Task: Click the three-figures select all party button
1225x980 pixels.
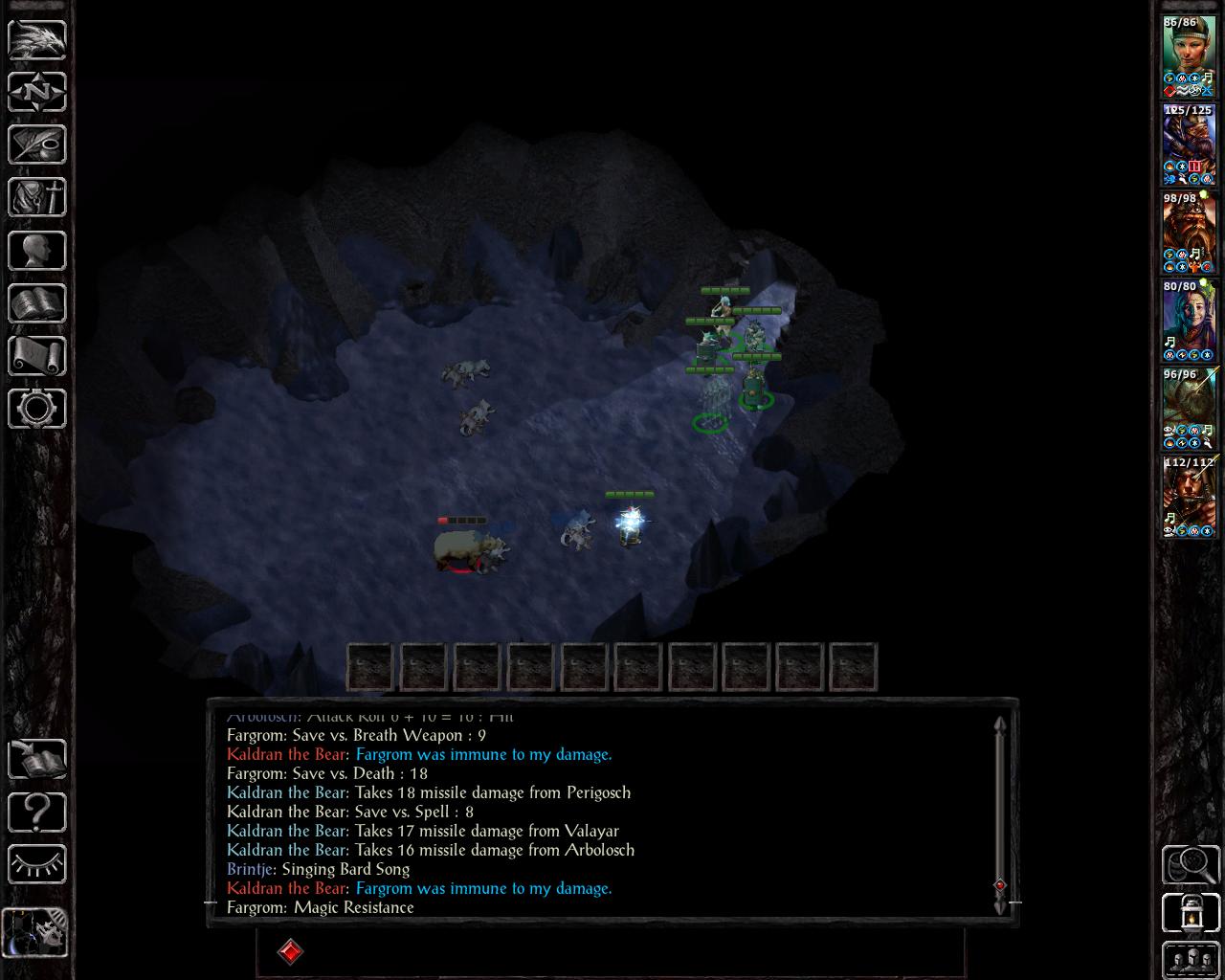Action: pos(1191,960)
